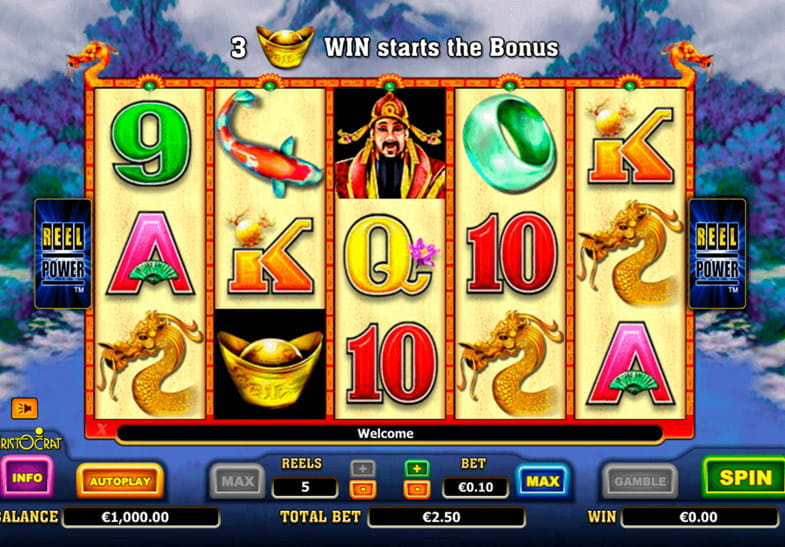Select the blue MAX bet button
Viewport: 785px width, 547px height.
click(x=542, y=481)
